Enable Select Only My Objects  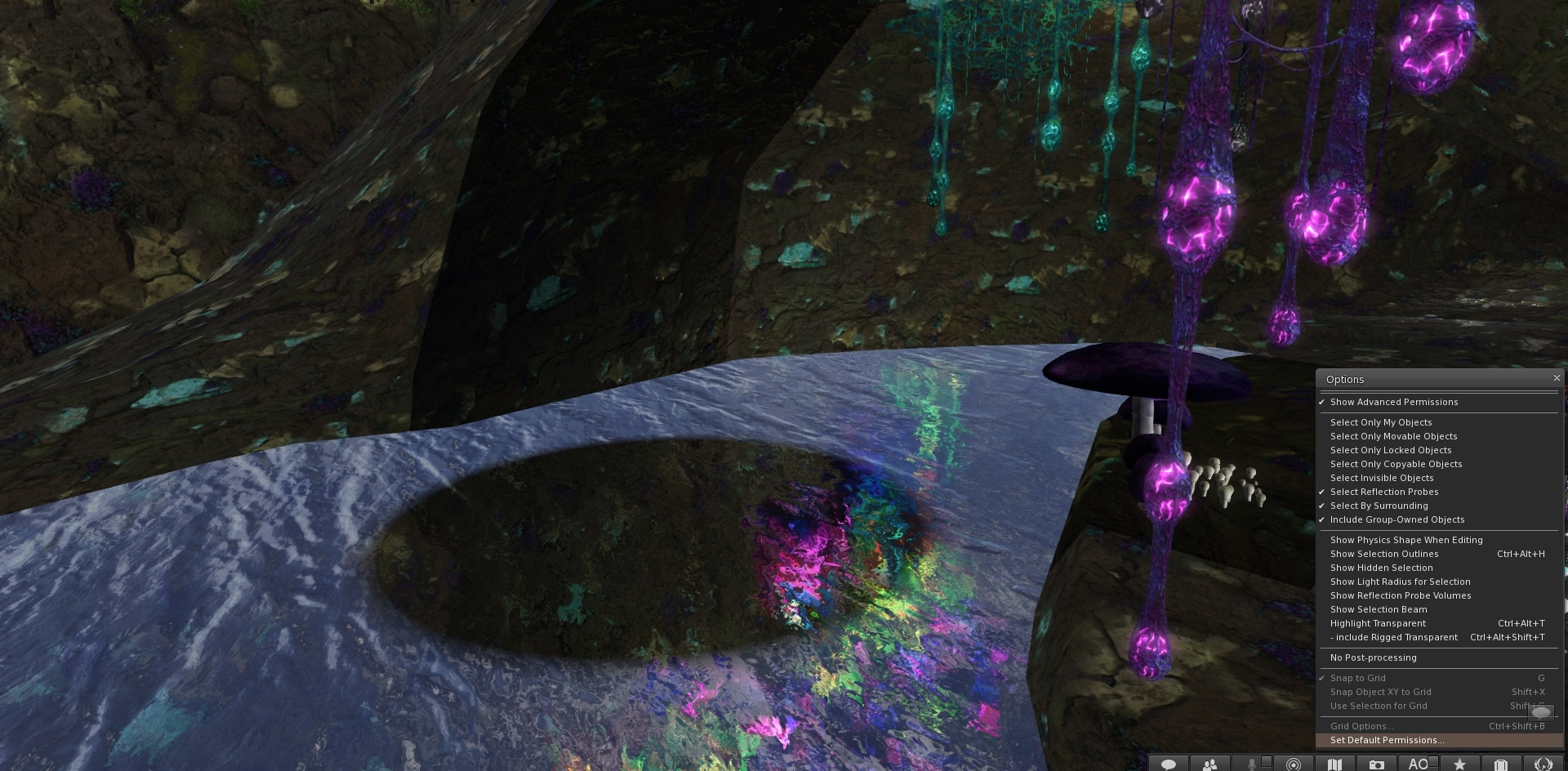pos(1380,422)
